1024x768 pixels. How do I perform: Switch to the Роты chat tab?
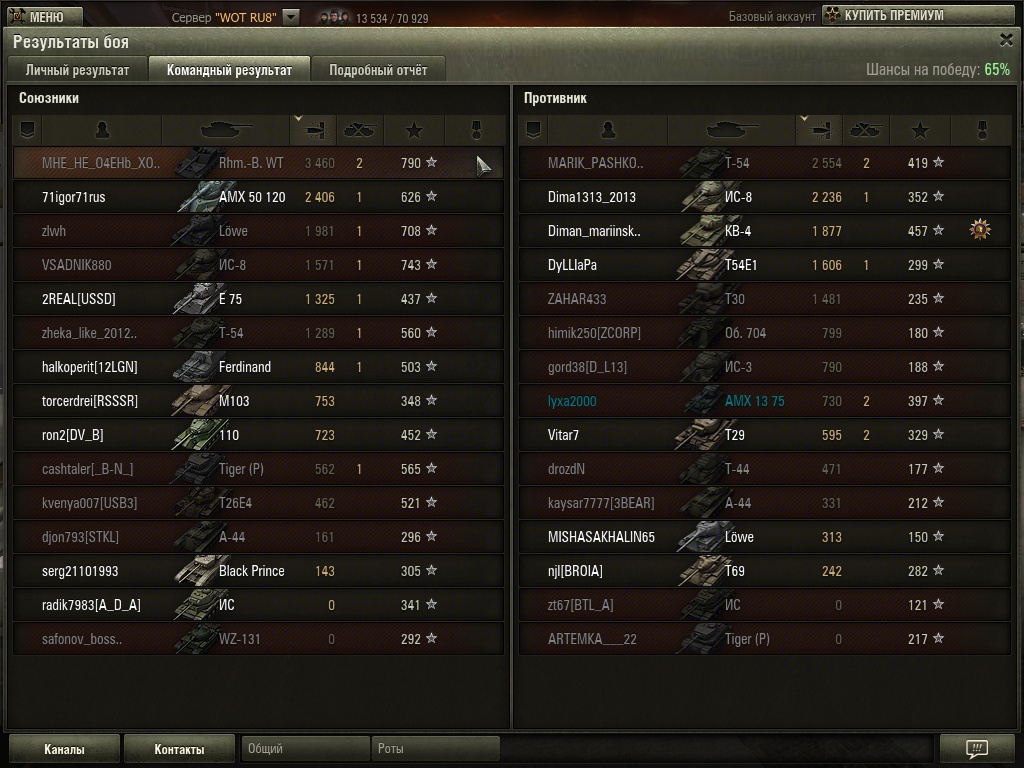click(x=435, y=748)
